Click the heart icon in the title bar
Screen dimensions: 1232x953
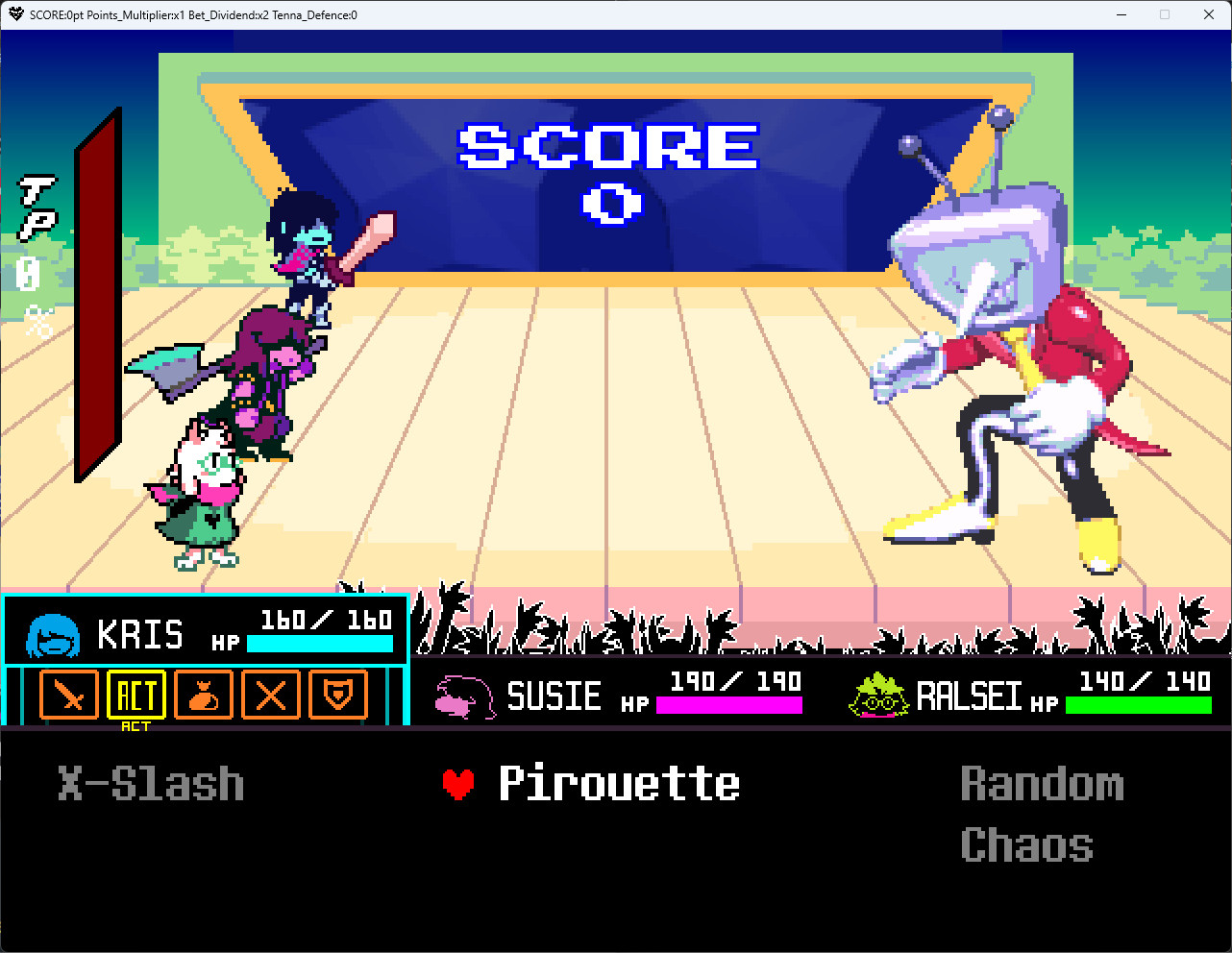(x=14, y=14)
